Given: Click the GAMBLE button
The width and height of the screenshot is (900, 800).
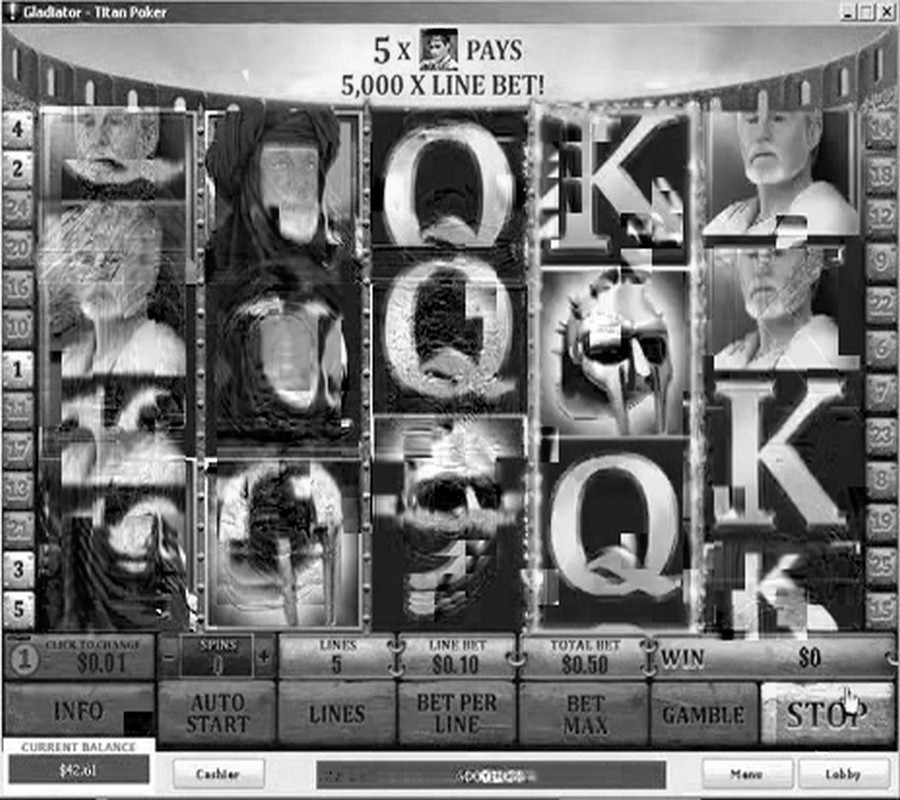Looking at the screenshot, I should point(704,714).
